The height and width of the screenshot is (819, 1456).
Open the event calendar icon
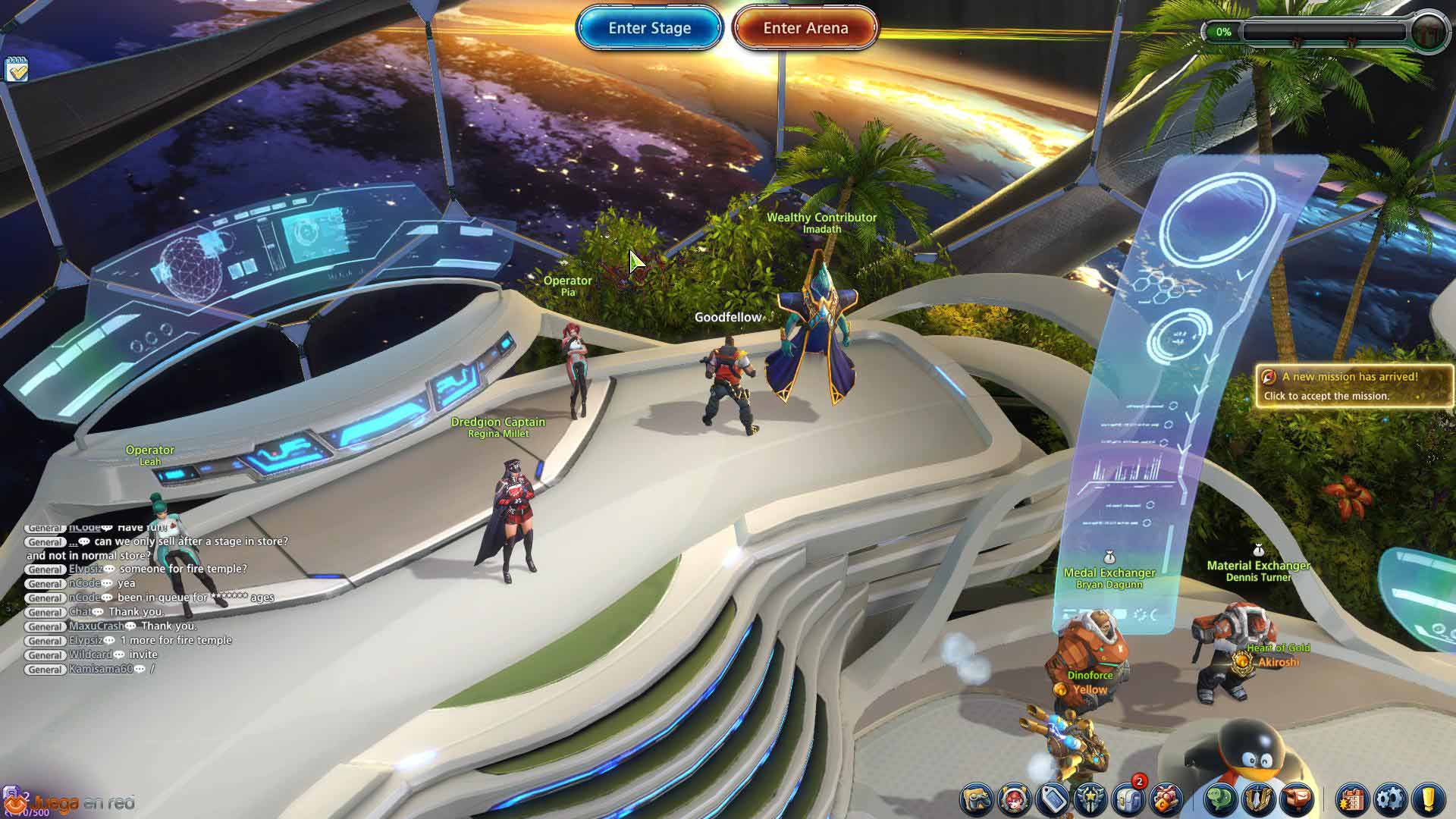(x=1352, y=799)
